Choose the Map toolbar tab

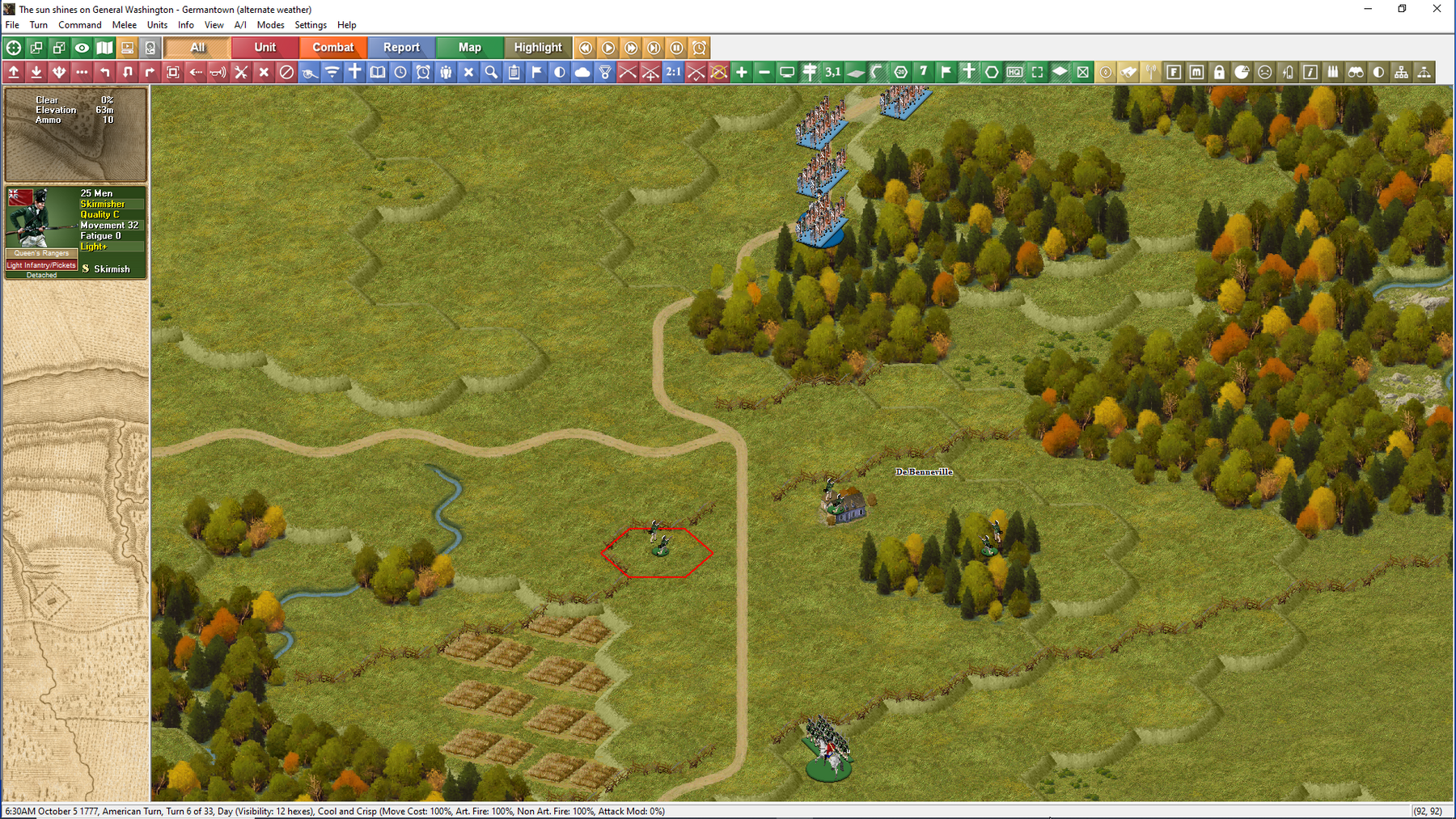[x=469, y=48]
